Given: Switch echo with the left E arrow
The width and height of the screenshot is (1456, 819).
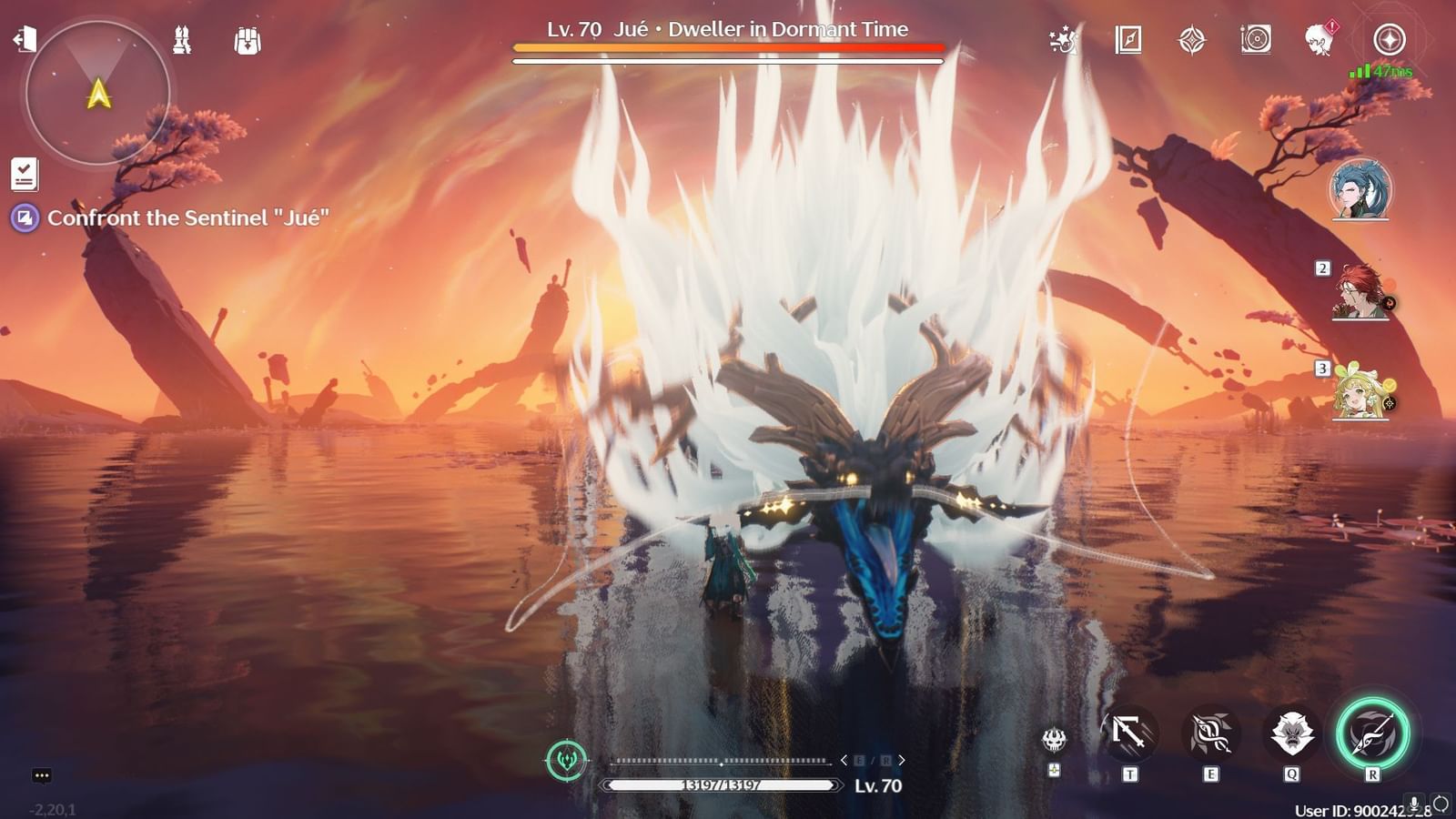Looking at the screenshot, I should (844, 759).
